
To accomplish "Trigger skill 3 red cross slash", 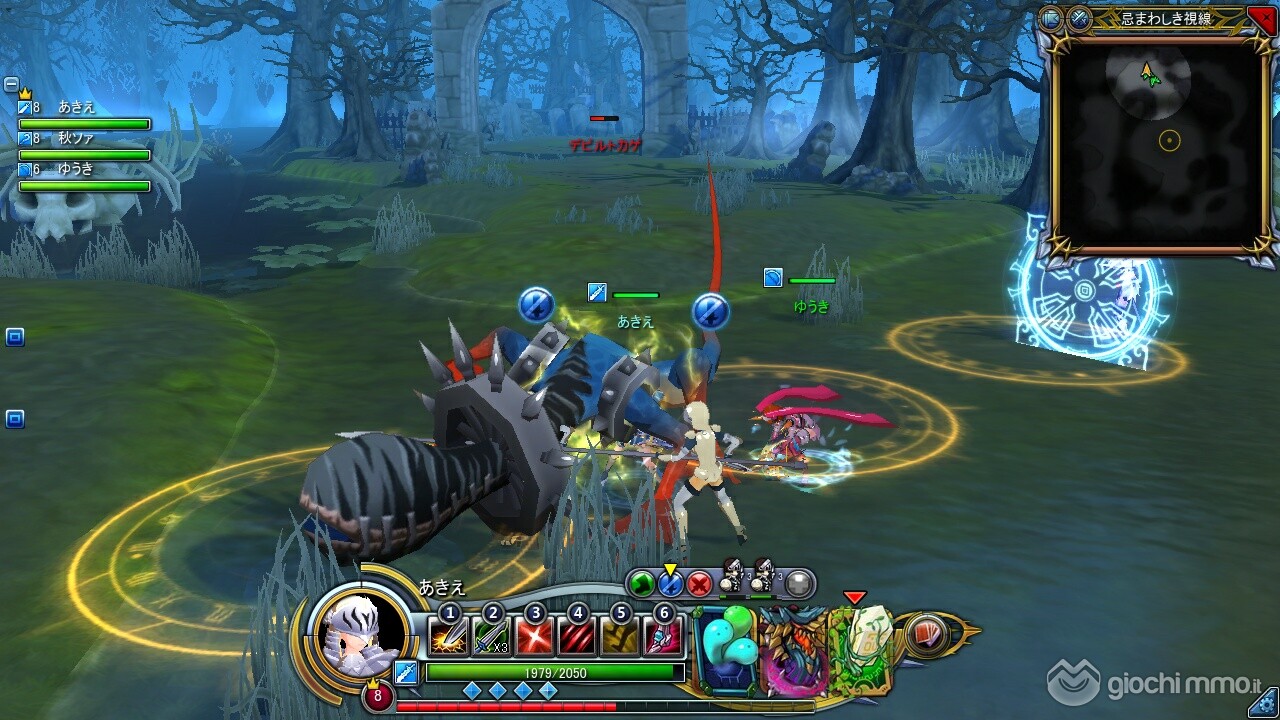I will tap(535, 636).
